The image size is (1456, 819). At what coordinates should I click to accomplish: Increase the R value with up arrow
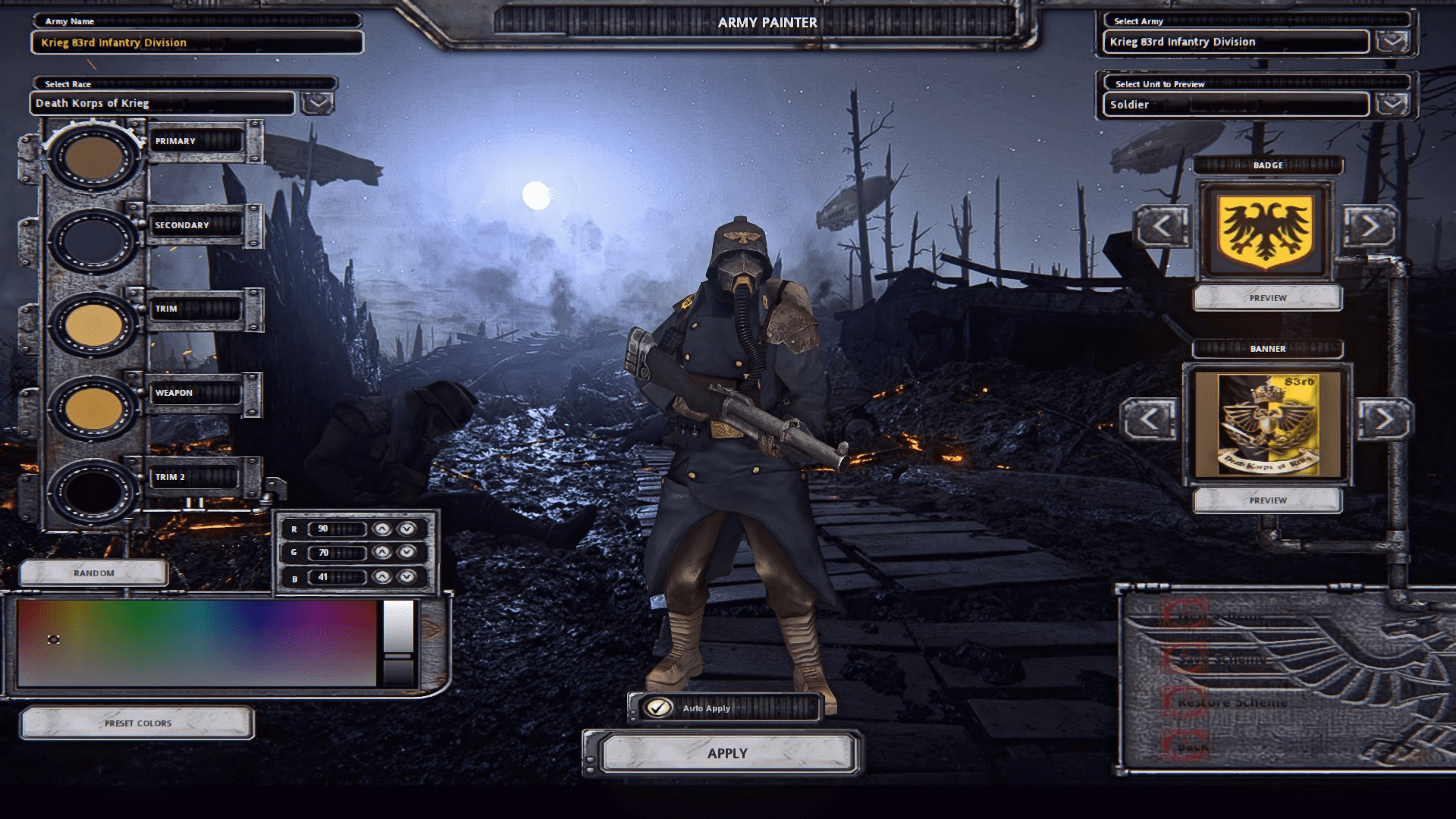(x=381, y=529)
